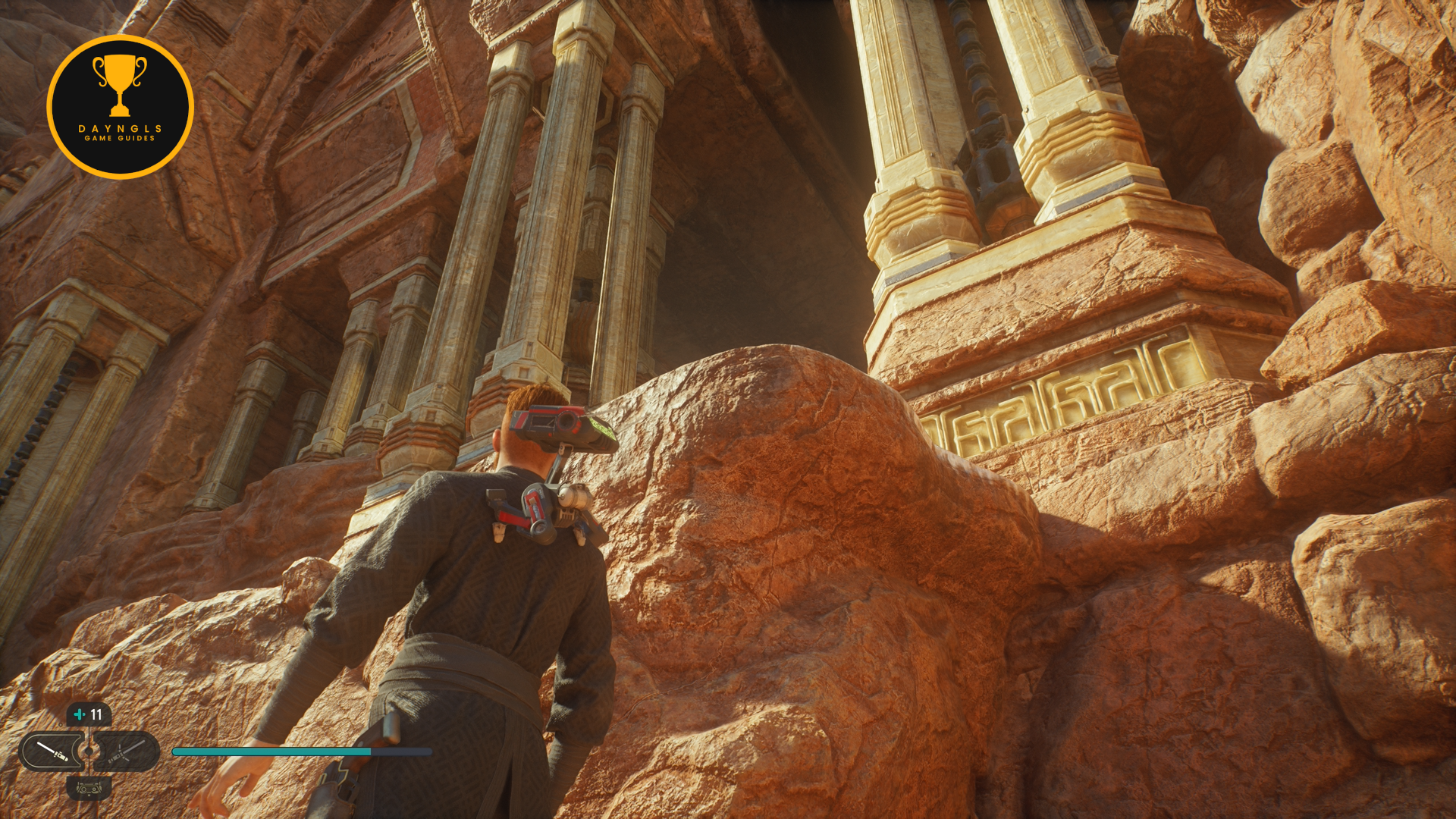Image resolution: width=1456 pixels, height=819 pixels.
Task: Click the Dayngls Game Guides trophy logo
Action: coord(120,107)
